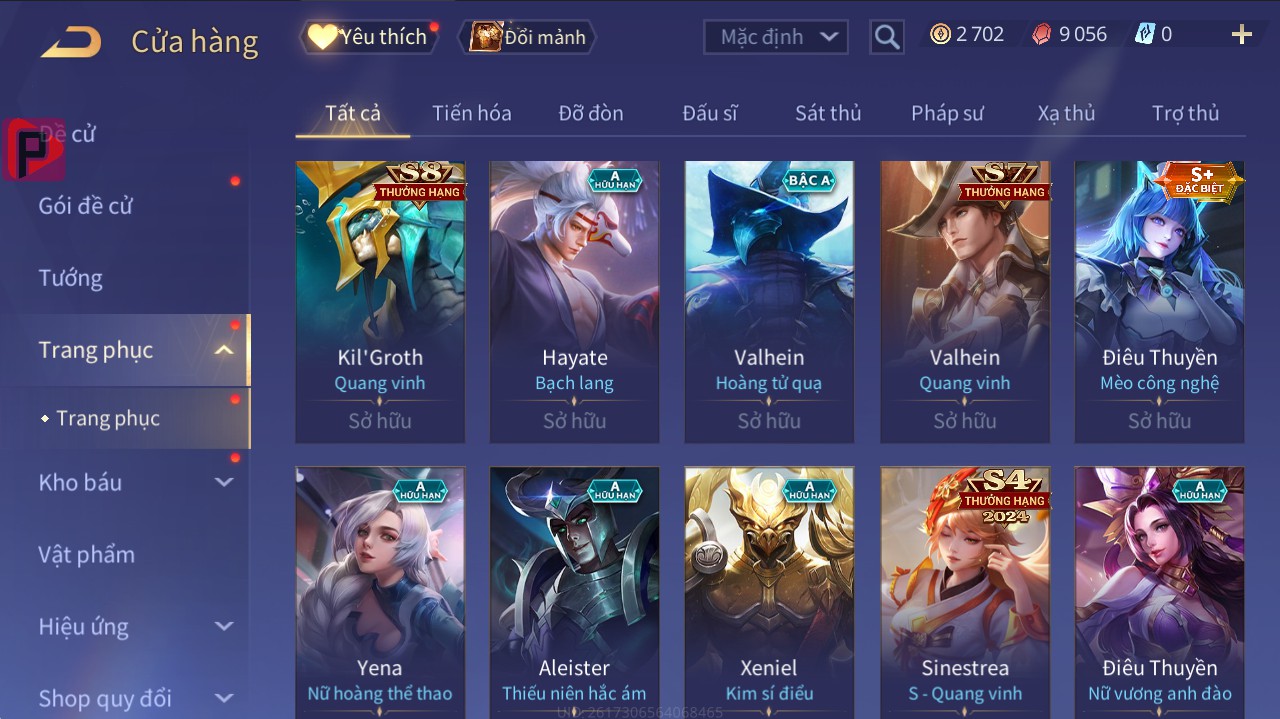Image resolution: width=1280 pixels, height=719 pixels.
Task: Open the Xạ thủ tab
Action: [x=1066, y=113]
